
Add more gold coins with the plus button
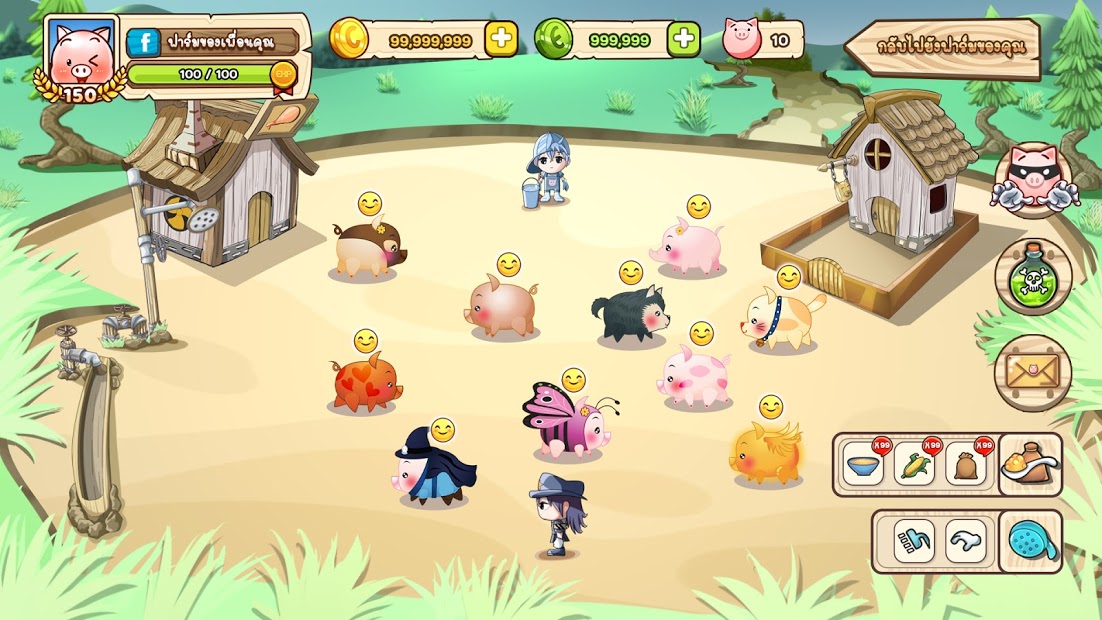[501, 39]
